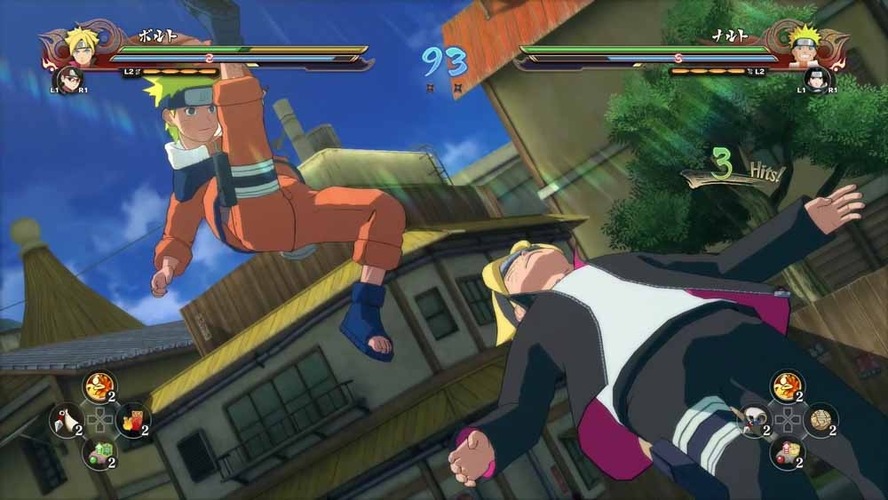Use the kunai with paper tag item

point(65,420)
